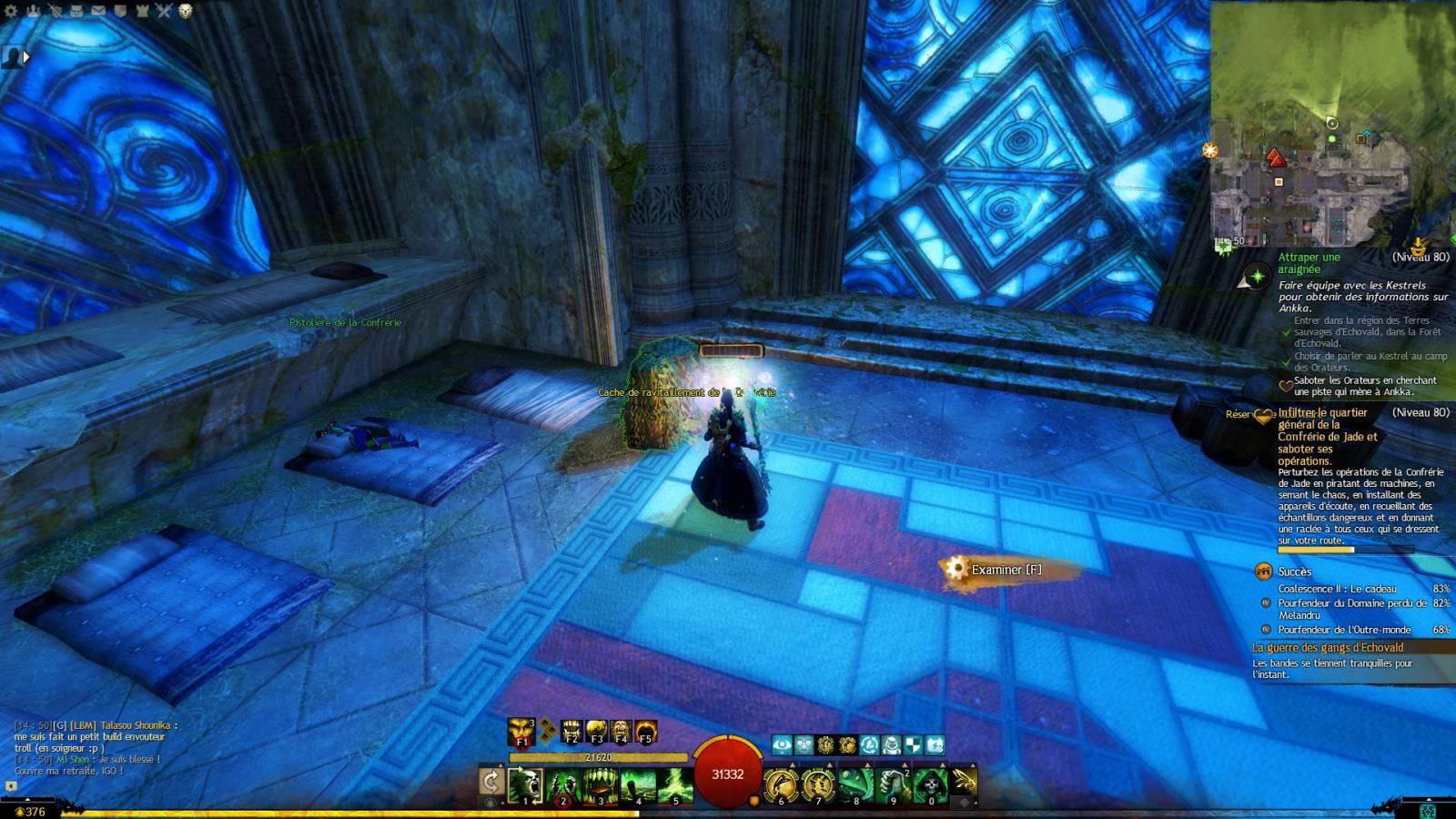Expand the party portrait arrow
The height and width of the screenshot is (819, 1456).
pos(25,56)
